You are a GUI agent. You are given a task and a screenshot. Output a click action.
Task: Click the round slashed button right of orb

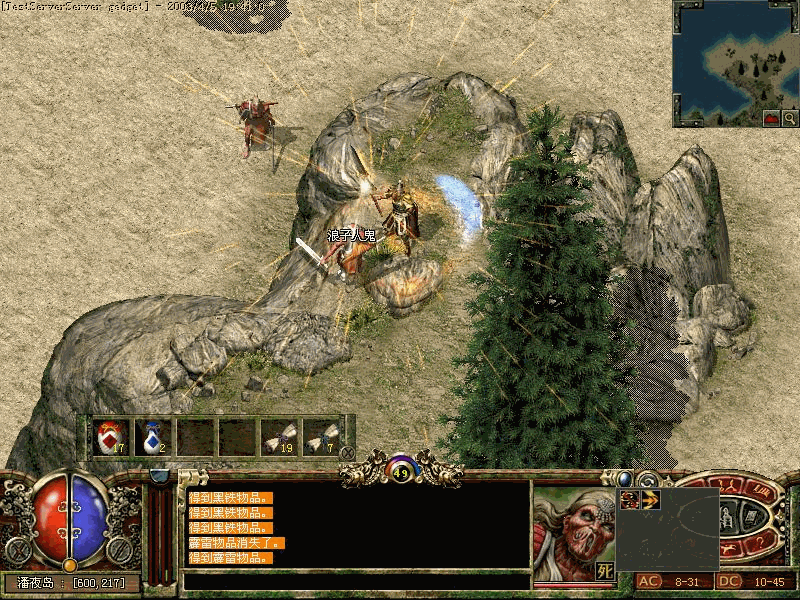click(x=120, y=549)
